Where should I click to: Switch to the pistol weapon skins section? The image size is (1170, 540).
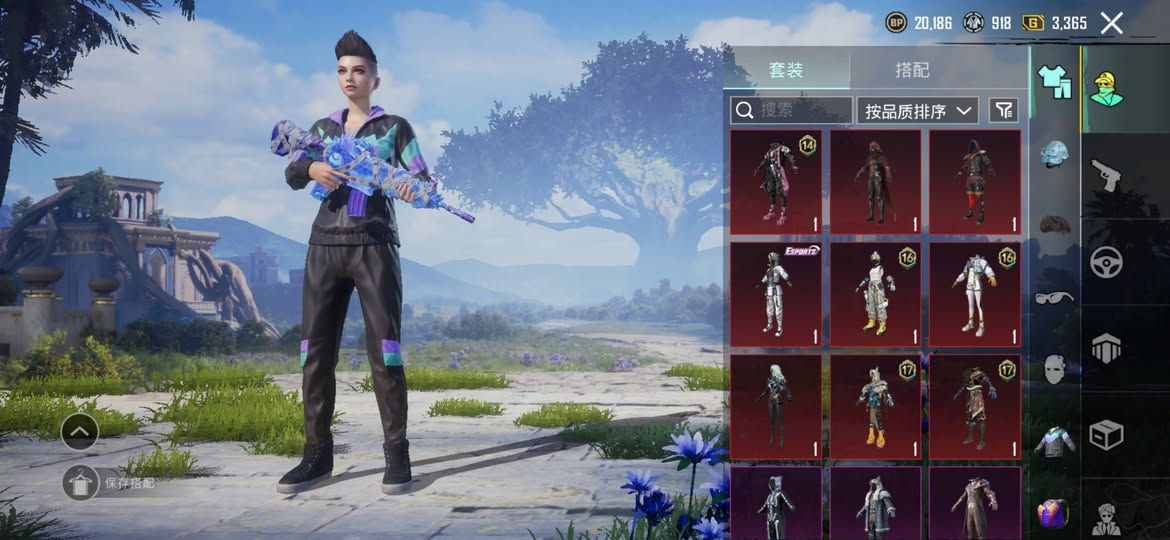click(1106, 175)
